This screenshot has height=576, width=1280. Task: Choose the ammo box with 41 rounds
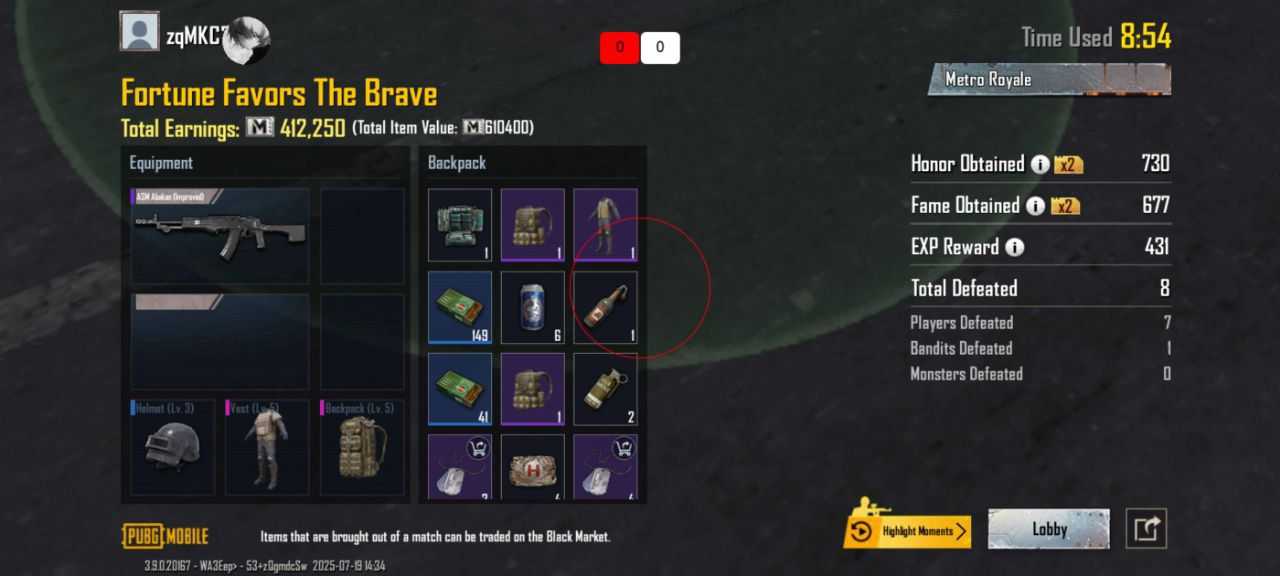coord(460,389)
